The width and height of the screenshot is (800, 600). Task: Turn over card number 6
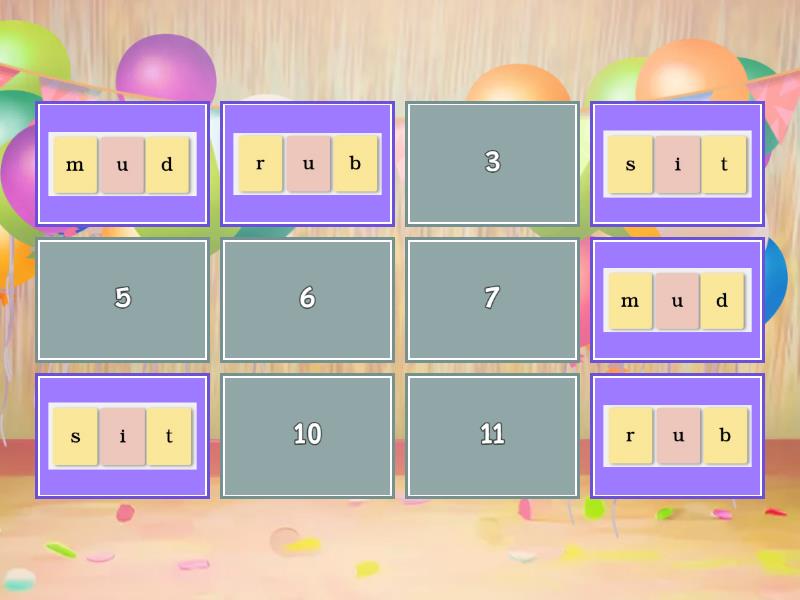point(307,299)
